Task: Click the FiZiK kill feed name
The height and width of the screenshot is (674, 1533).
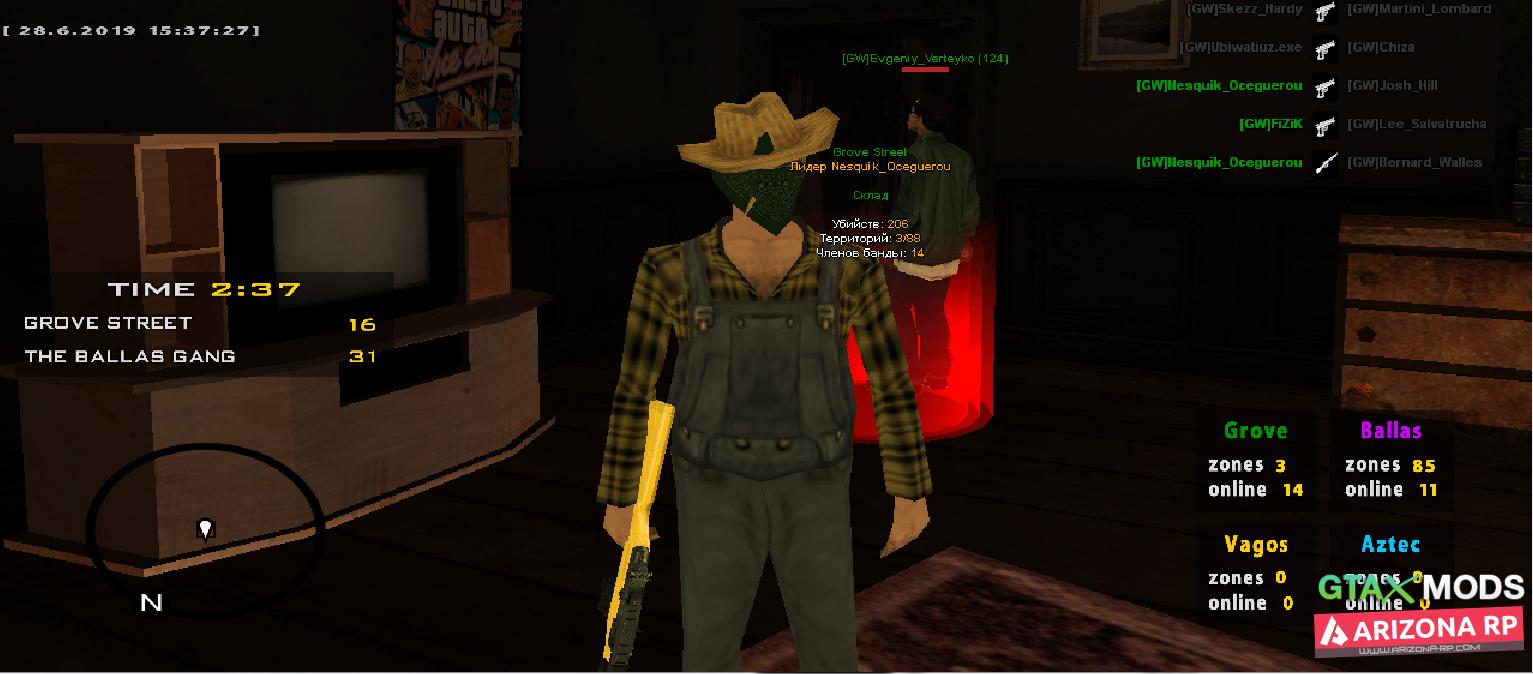Action: (1271, 124)
